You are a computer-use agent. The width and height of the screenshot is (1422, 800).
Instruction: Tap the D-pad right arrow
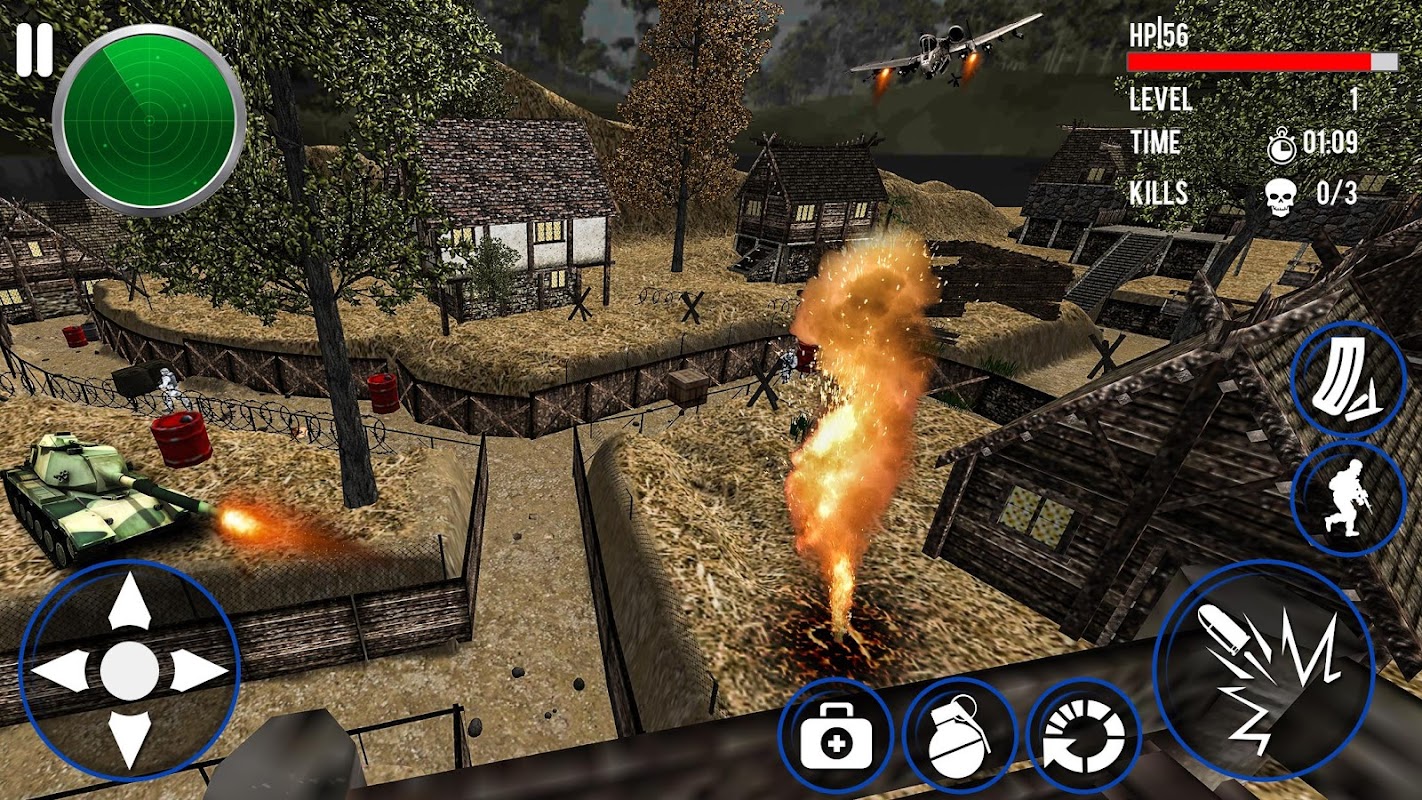tap(197, 670)
